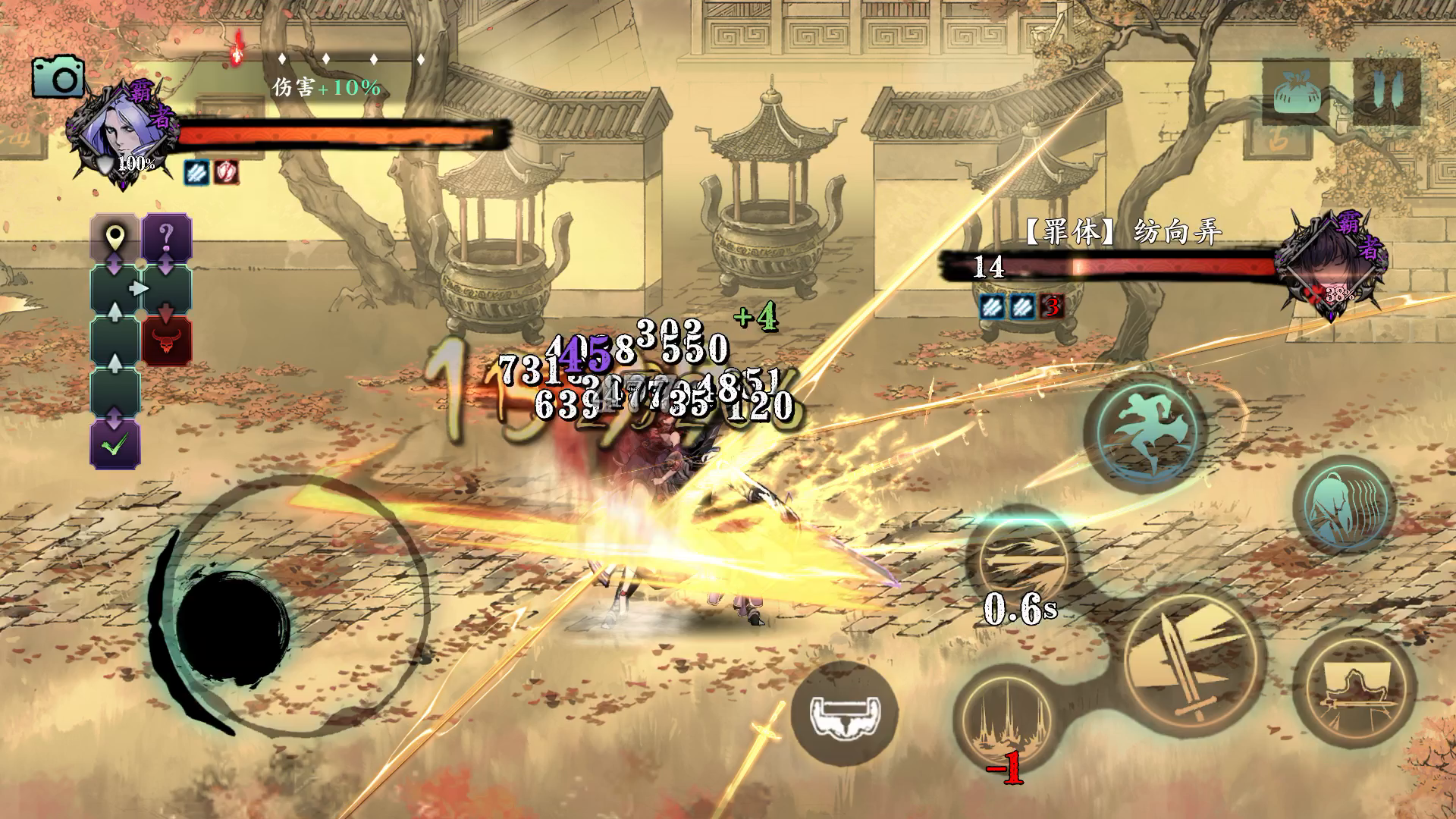This screenshot has height=819, width=1456.
Task: Click the green checkmark map node
Action: 115,444
